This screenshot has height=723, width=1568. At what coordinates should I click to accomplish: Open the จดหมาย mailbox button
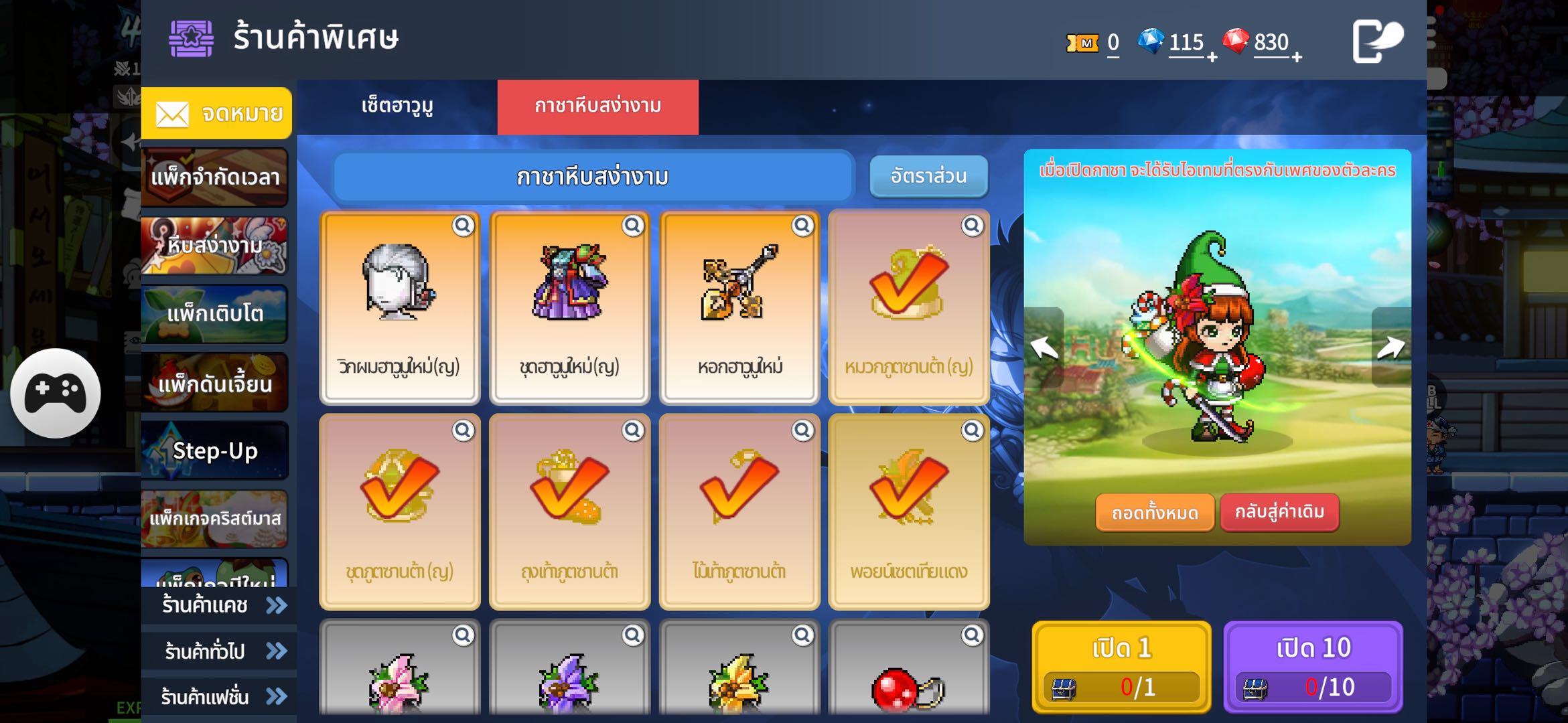click(x=216, y=113)
